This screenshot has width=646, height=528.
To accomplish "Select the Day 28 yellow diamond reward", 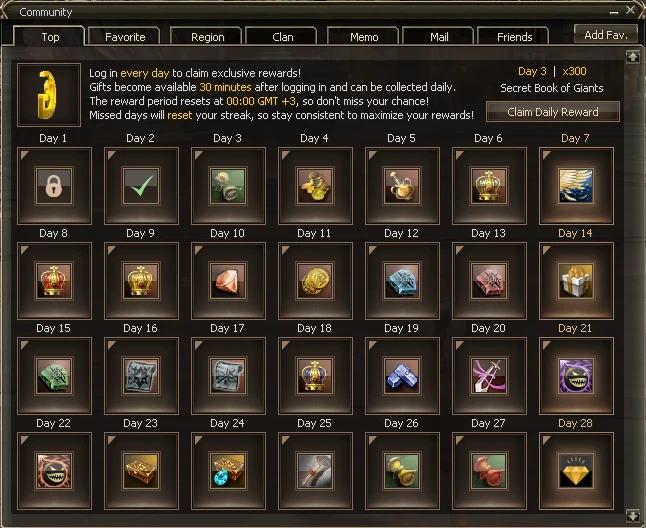I will pyautogui.click(x=575, y=470).
